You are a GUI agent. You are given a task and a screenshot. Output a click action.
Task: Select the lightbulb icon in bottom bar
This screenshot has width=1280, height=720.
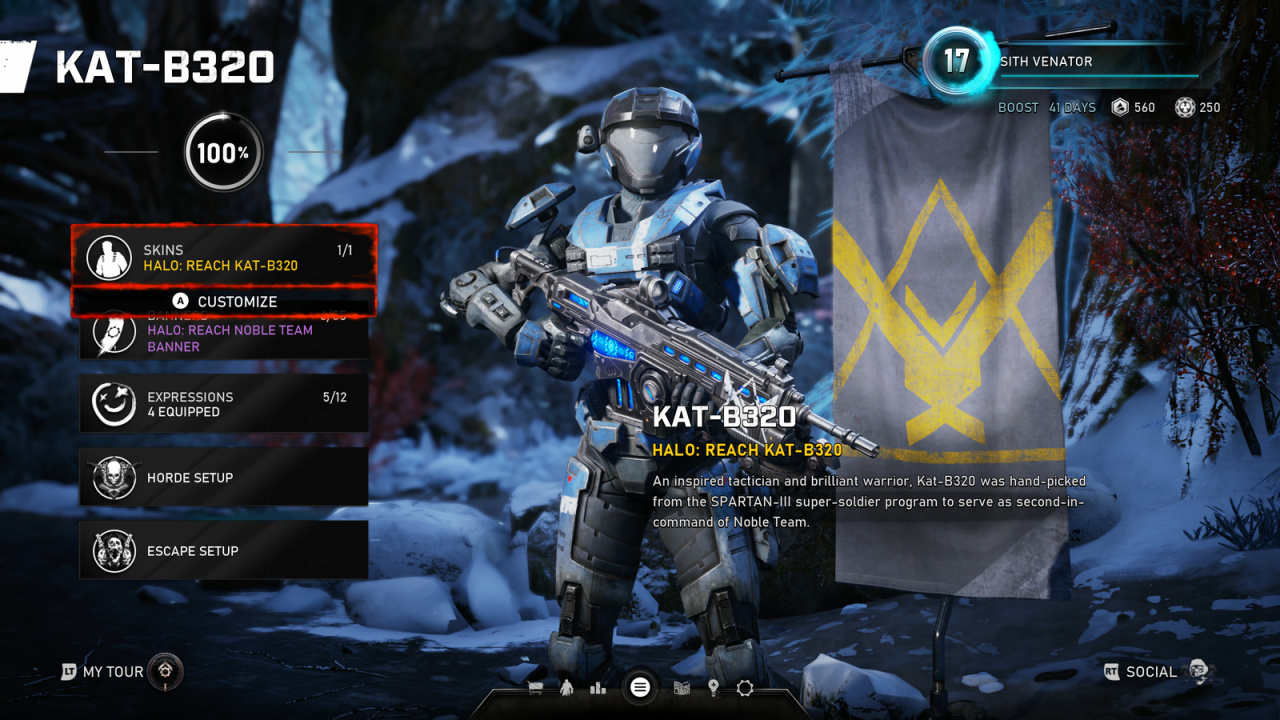click(713, 688)
